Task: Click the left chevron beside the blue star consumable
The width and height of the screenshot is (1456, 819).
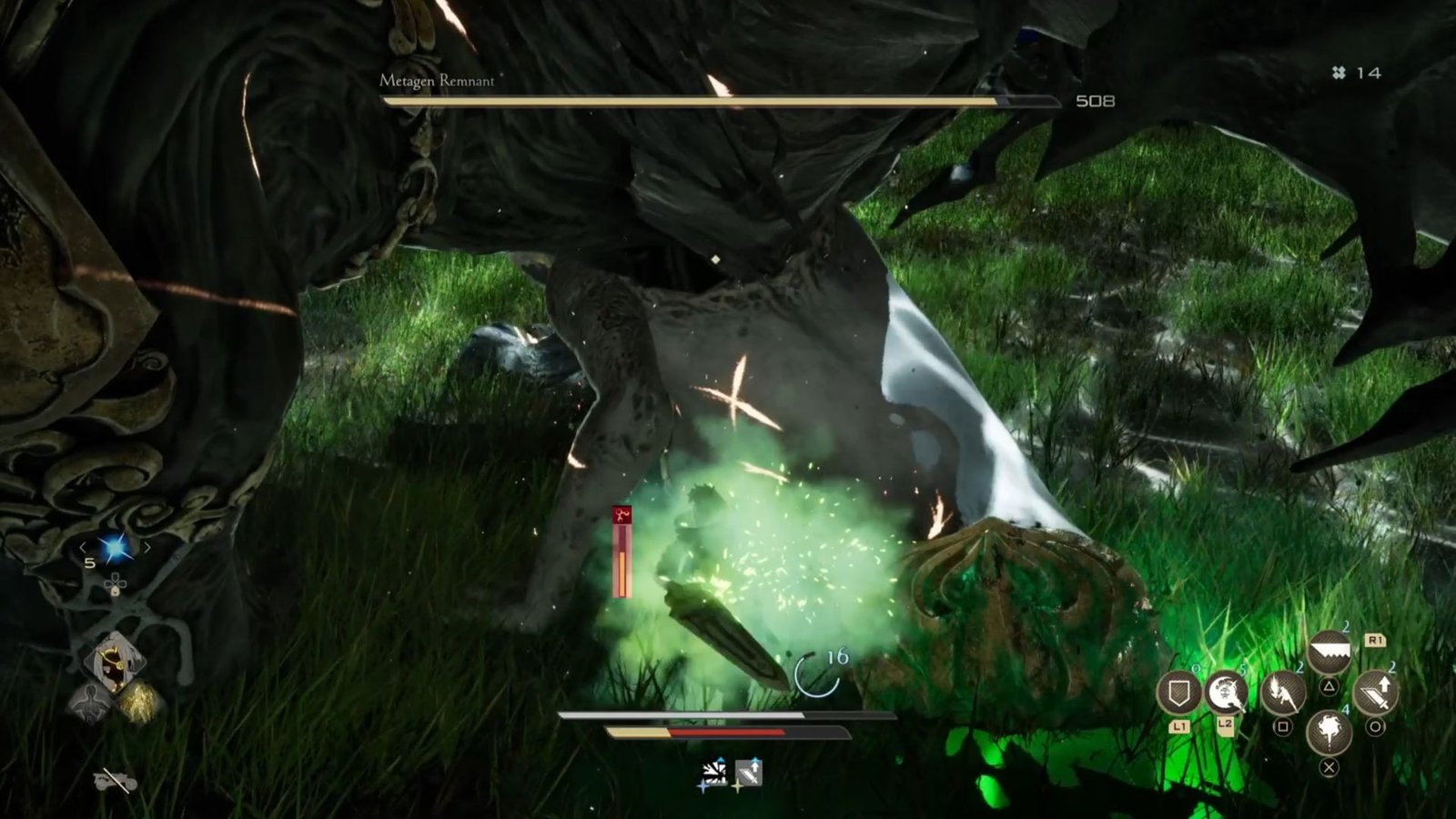Action: coord(82,547)
